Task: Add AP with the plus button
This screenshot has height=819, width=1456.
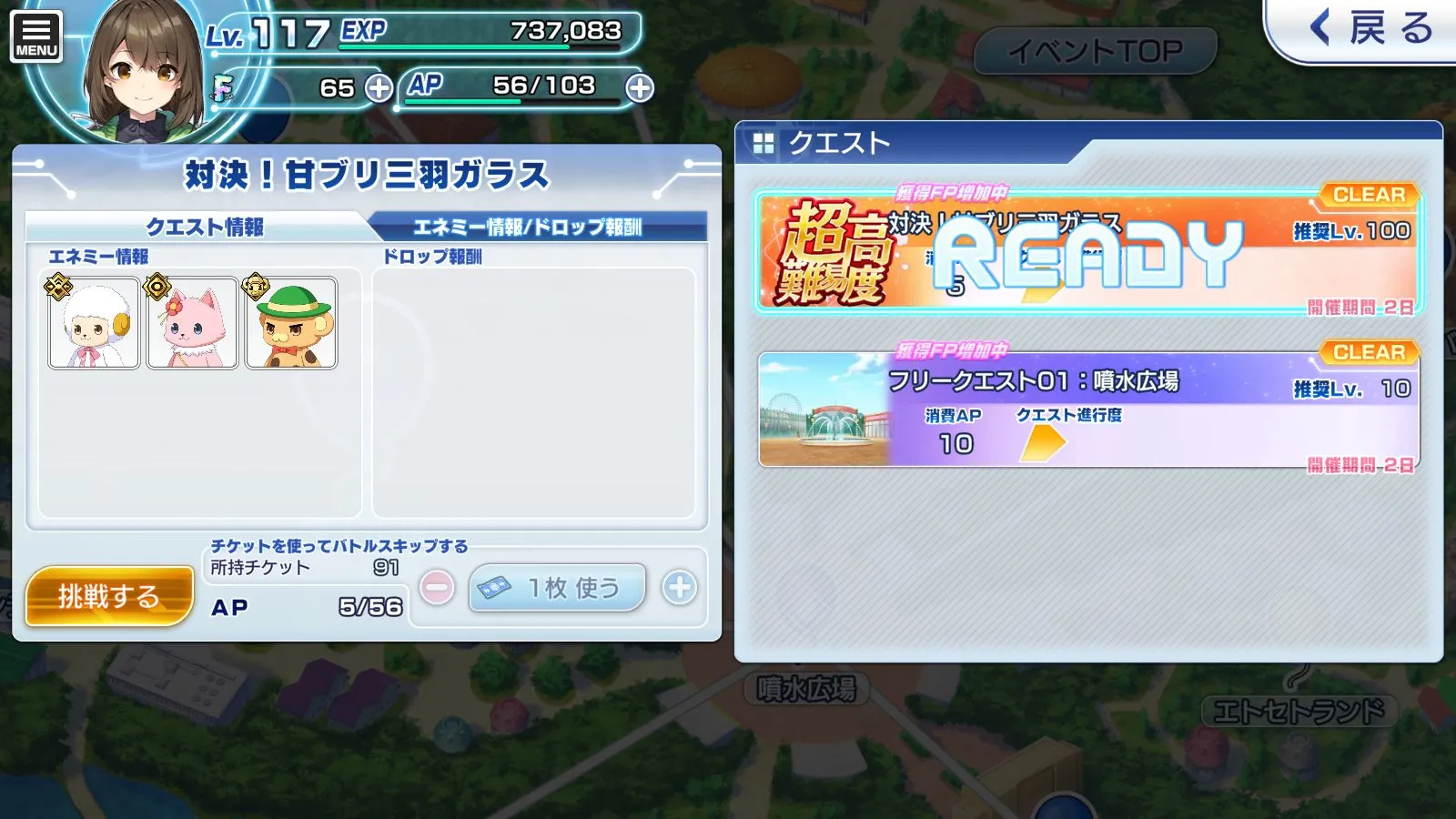Action: click(640, 88)
